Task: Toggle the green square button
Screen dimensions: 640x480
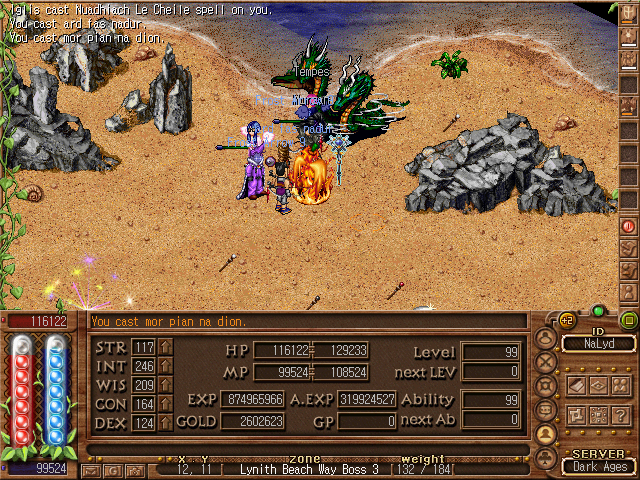Action: (628, 321)
